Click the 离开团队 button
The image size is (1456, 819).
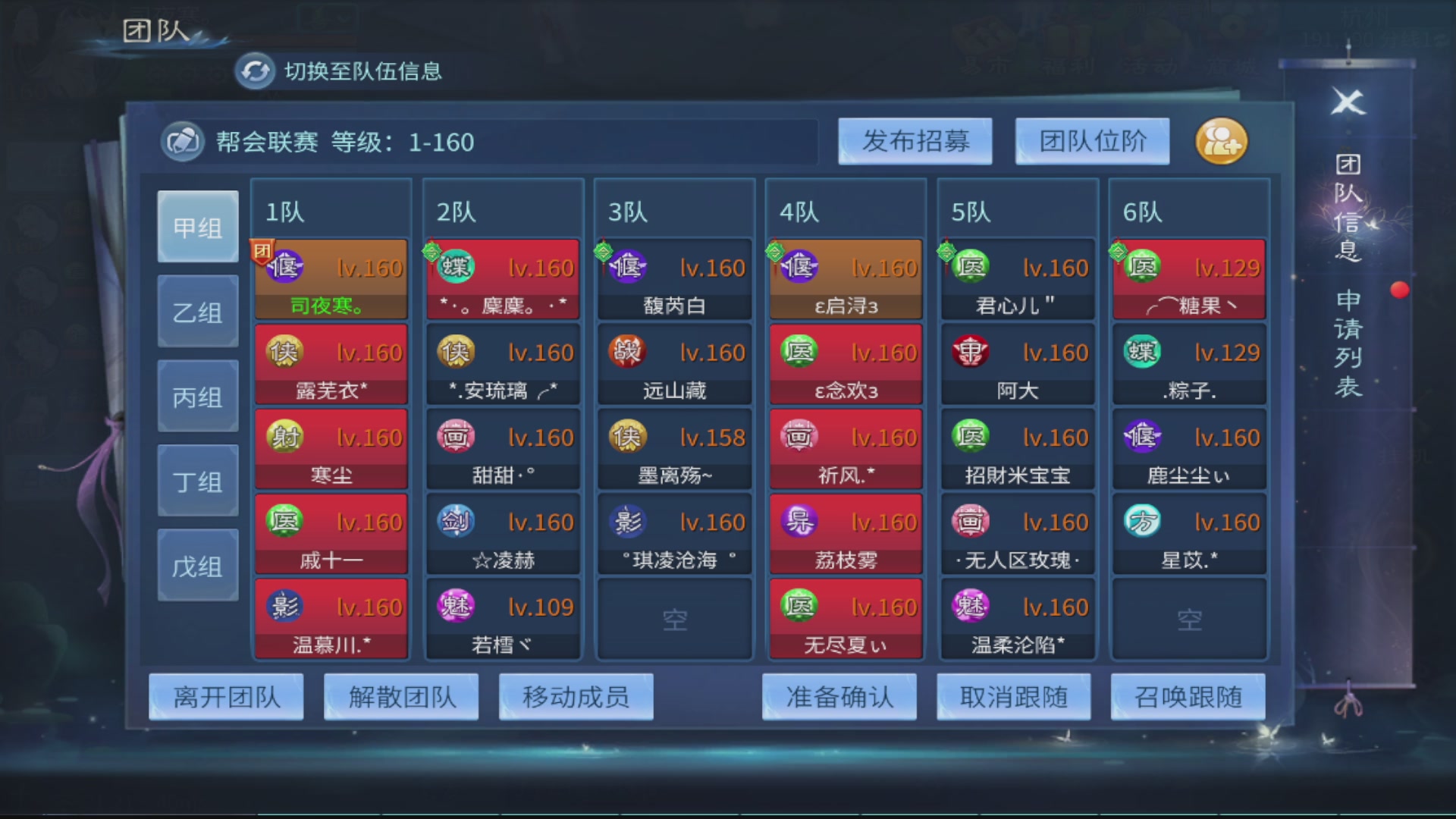(x=225, y=695)
